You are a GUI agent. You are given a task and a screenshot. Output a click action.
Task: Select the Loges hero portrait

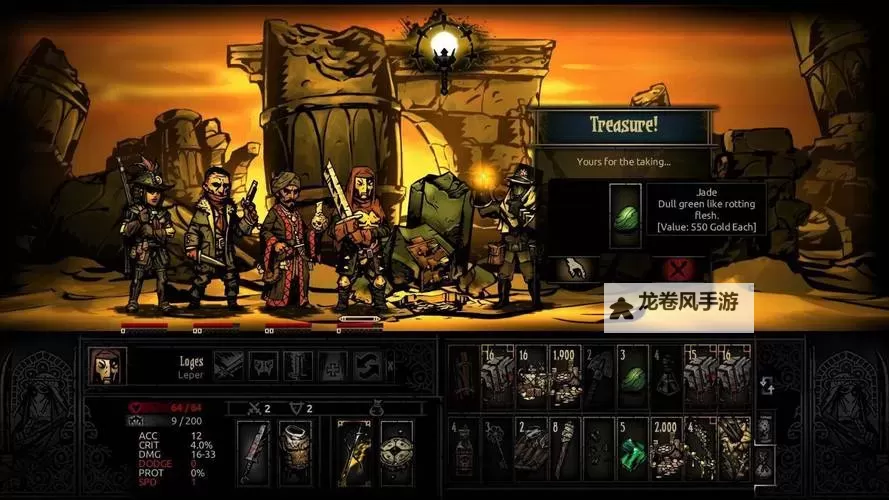pos(107,366)
